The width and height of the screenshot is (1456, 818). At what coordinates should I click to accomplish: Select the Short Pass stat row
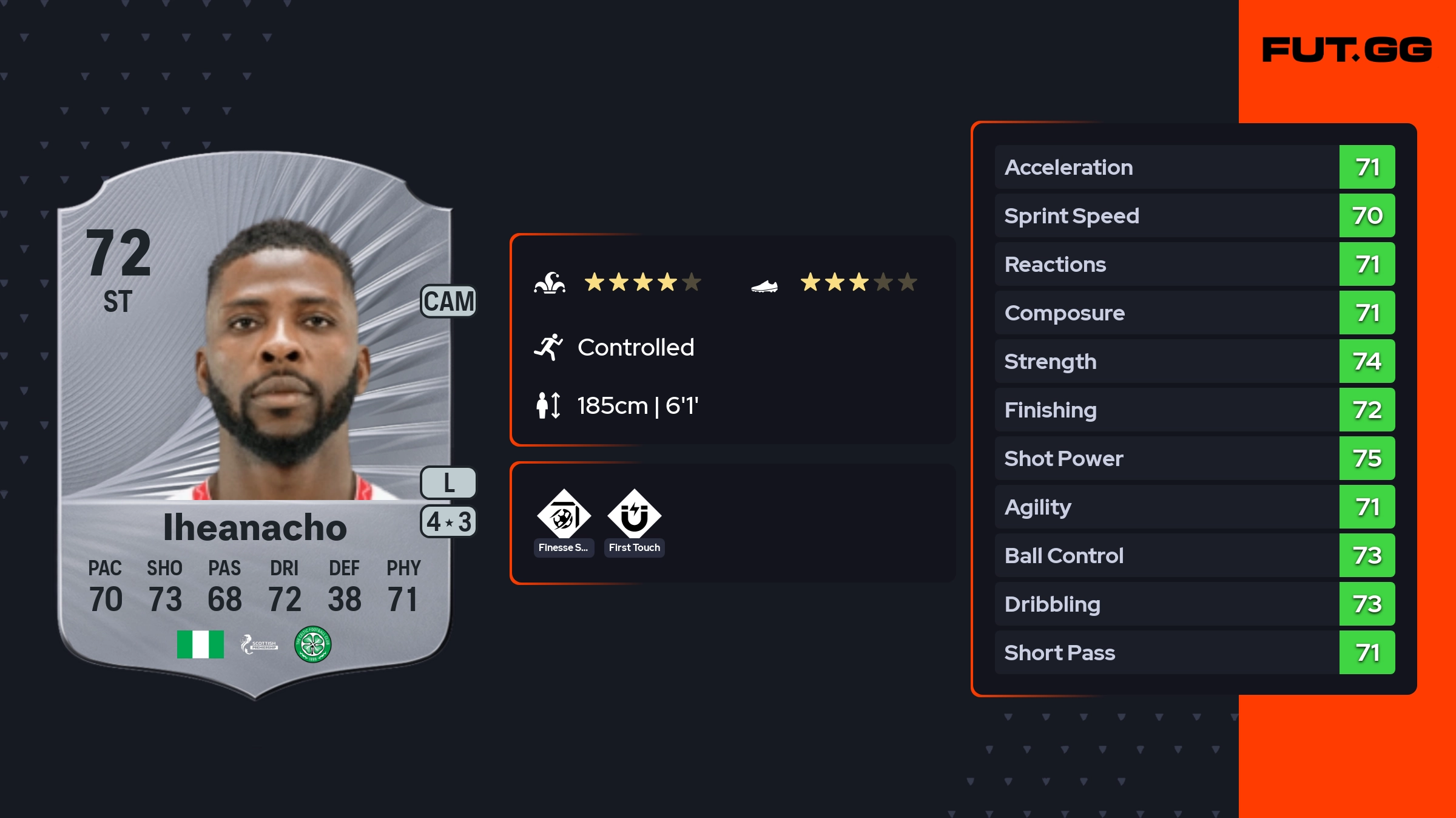click(1194, 652)
